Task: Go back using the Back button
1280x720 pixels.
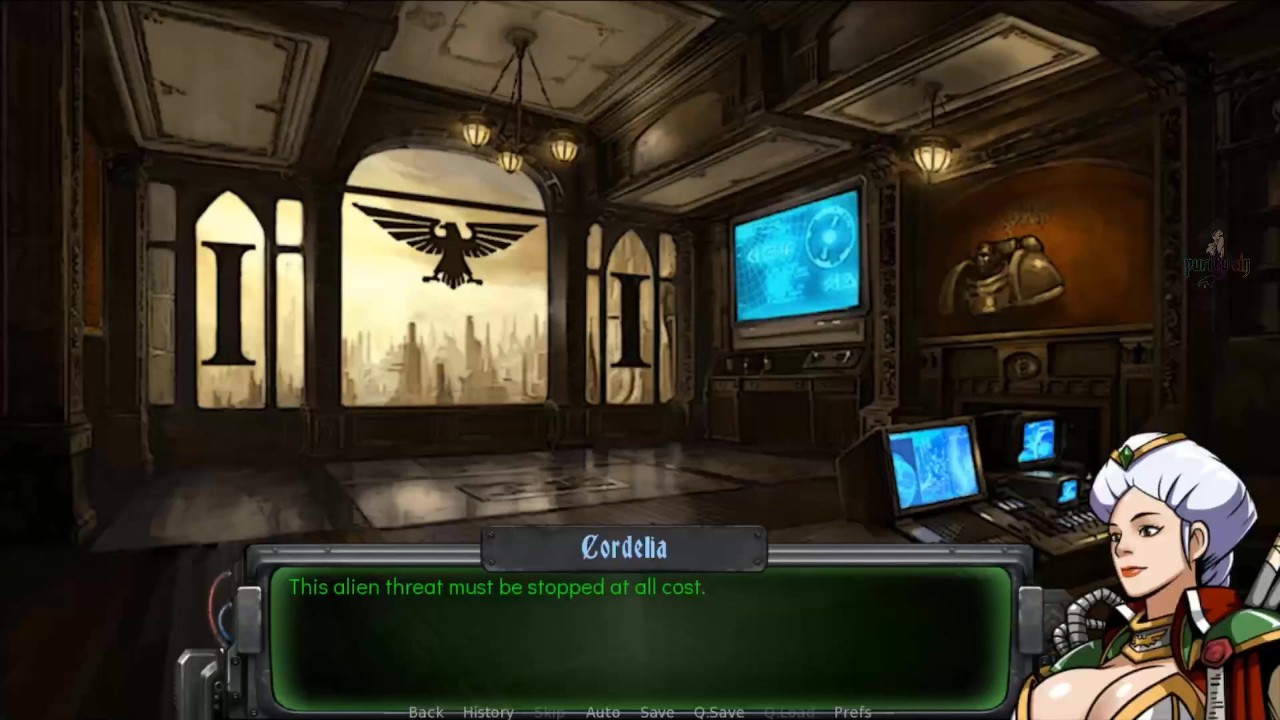Action: 426,712
